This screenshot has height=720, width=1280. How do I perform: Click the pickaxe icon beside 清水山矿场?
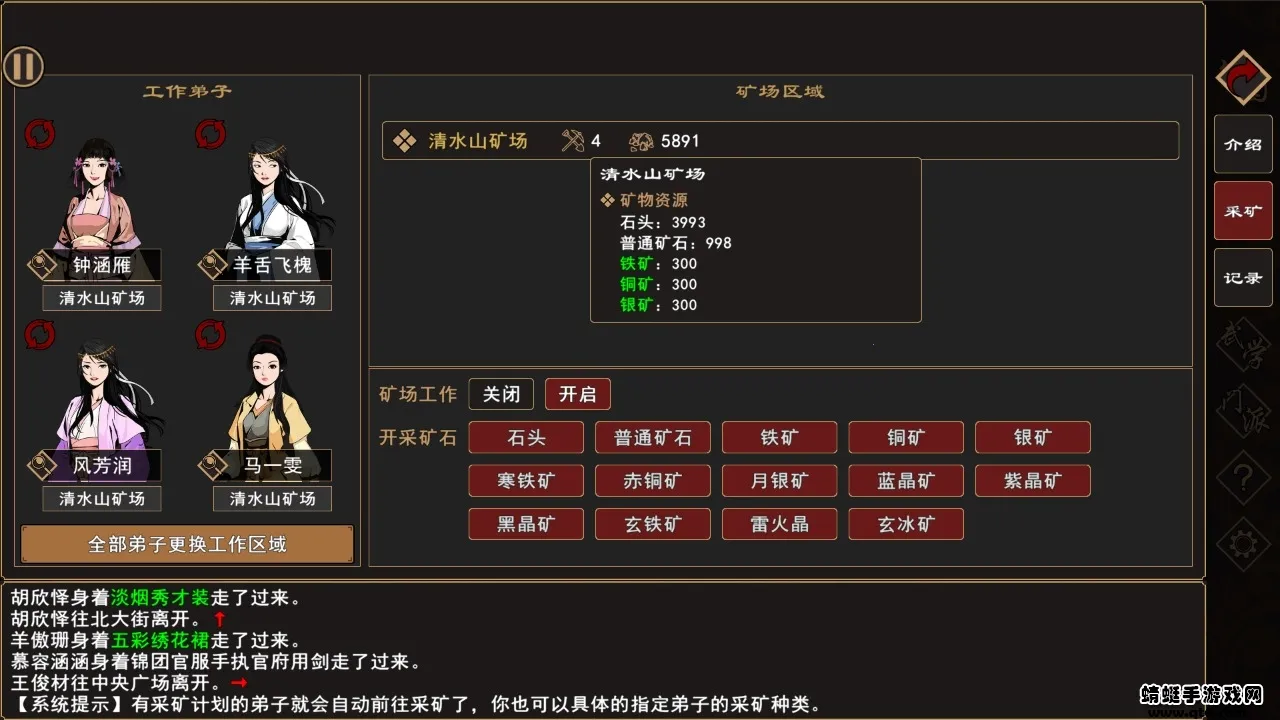(573, 140)
